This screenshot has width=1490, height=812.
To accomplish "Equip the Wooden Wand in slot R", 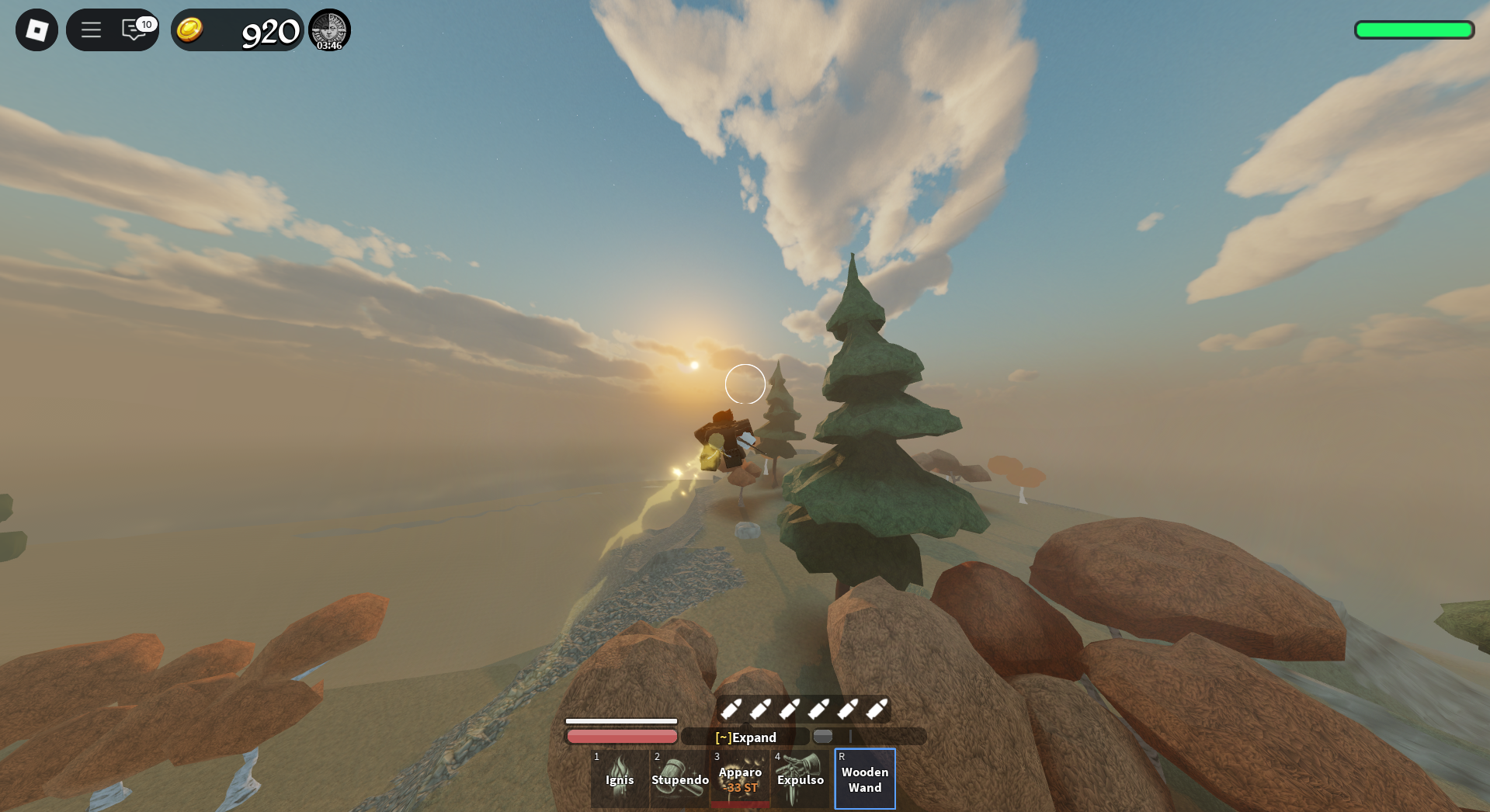I will click(864, 779).
